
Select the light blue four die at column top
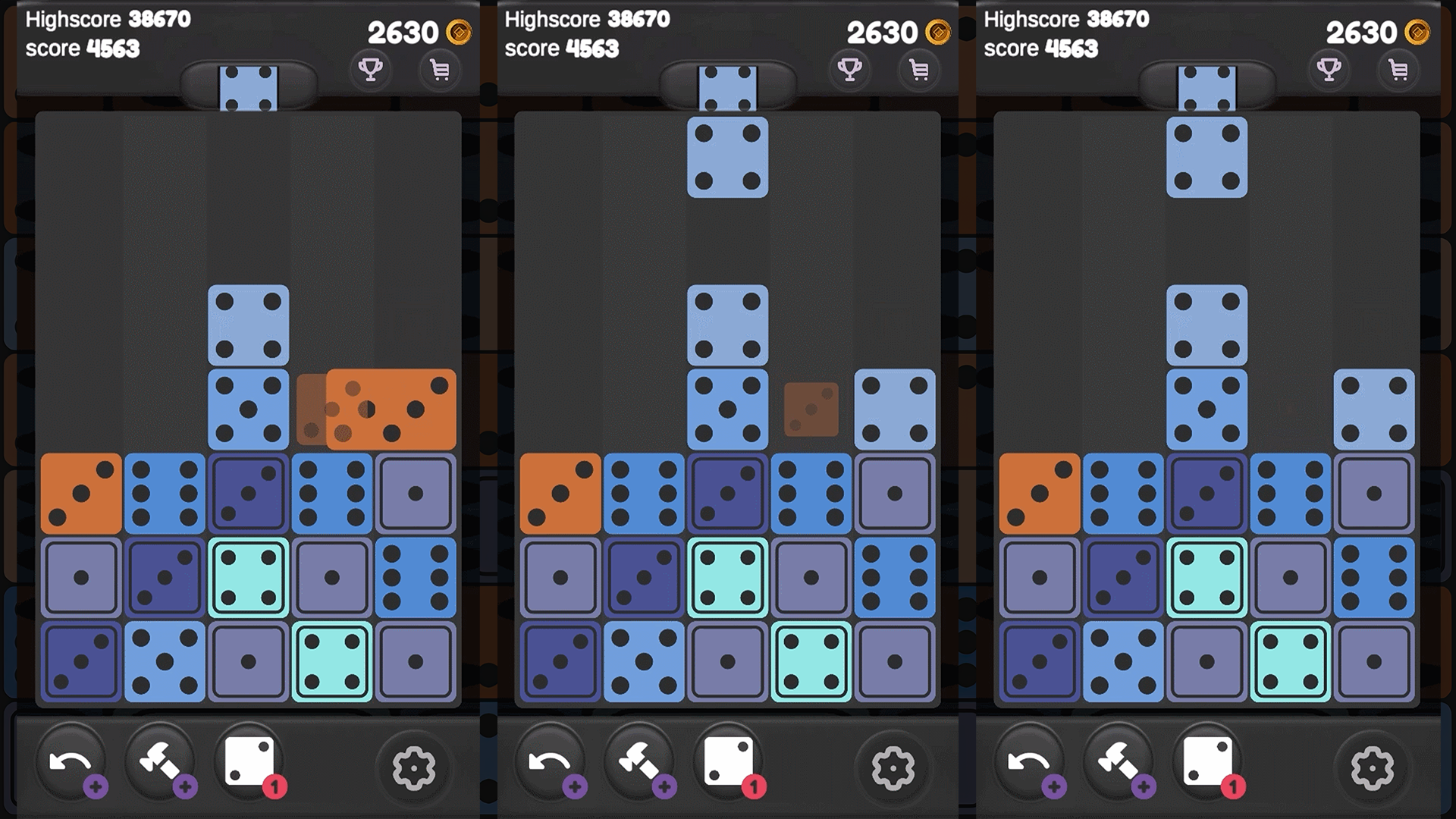coord(249,325)
